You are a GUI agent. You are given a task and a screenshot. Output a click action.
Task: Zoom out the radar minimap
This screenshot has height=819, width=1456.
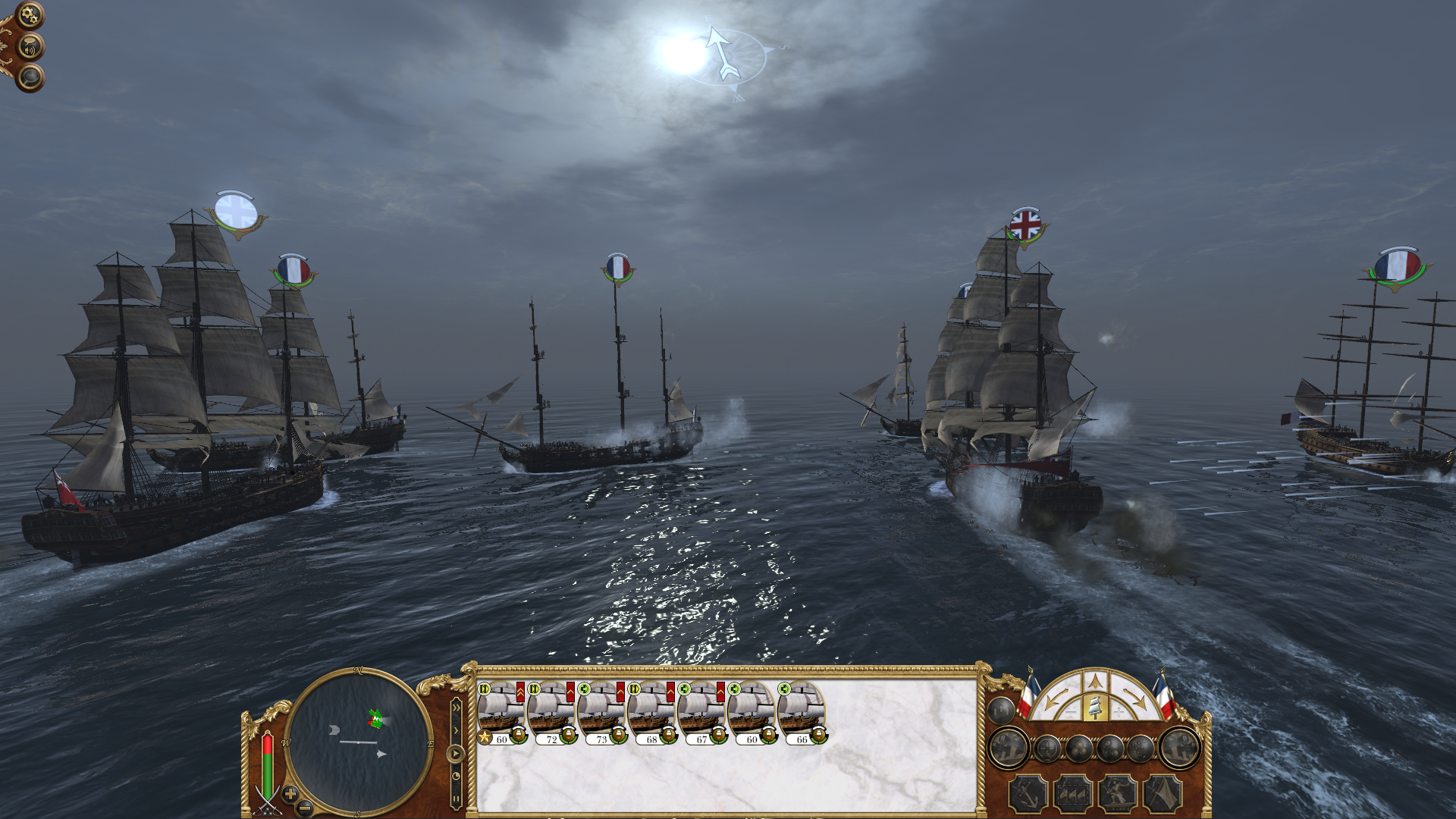304,808
